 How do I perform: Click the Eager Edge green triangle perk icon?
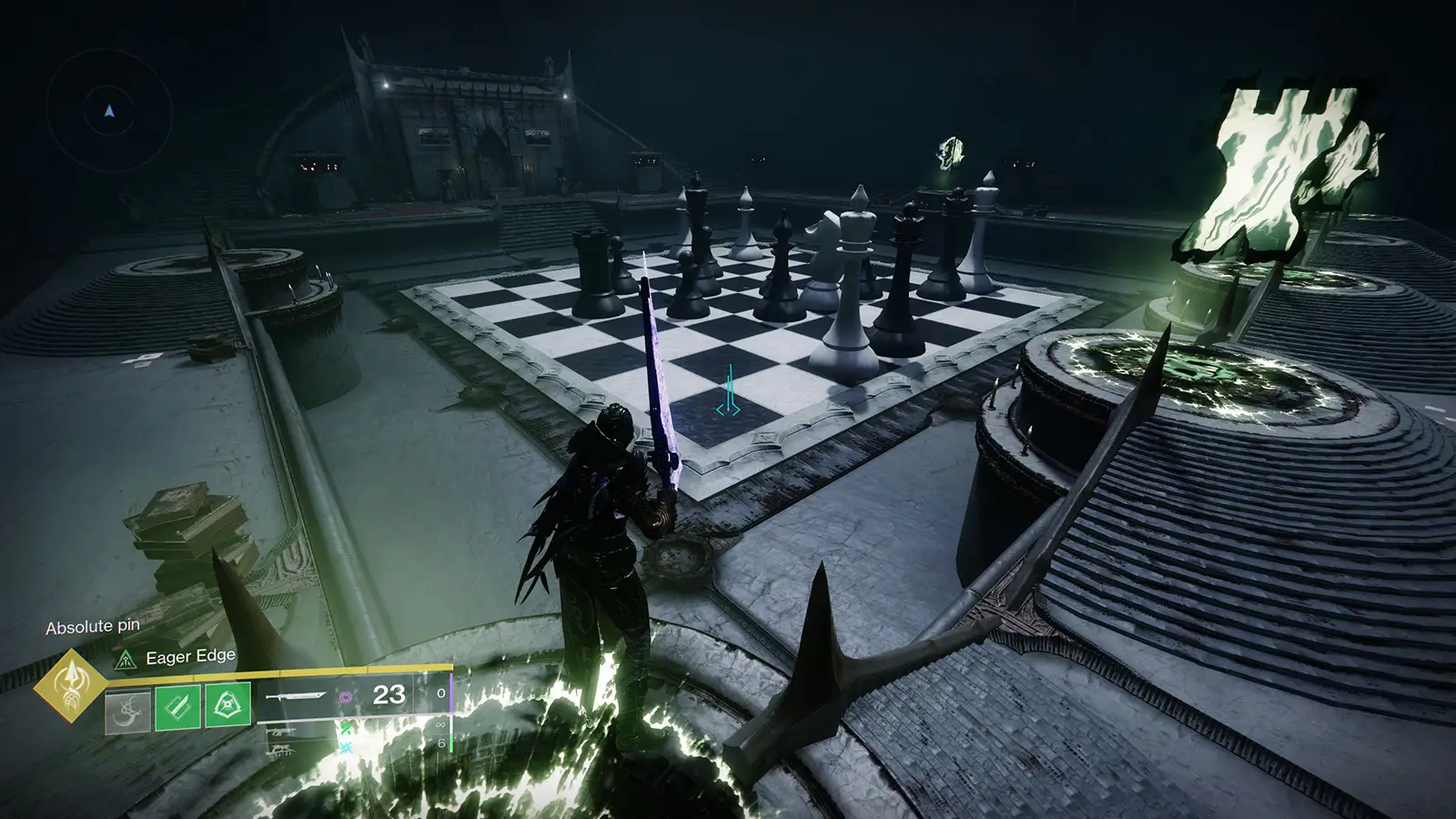126,660
